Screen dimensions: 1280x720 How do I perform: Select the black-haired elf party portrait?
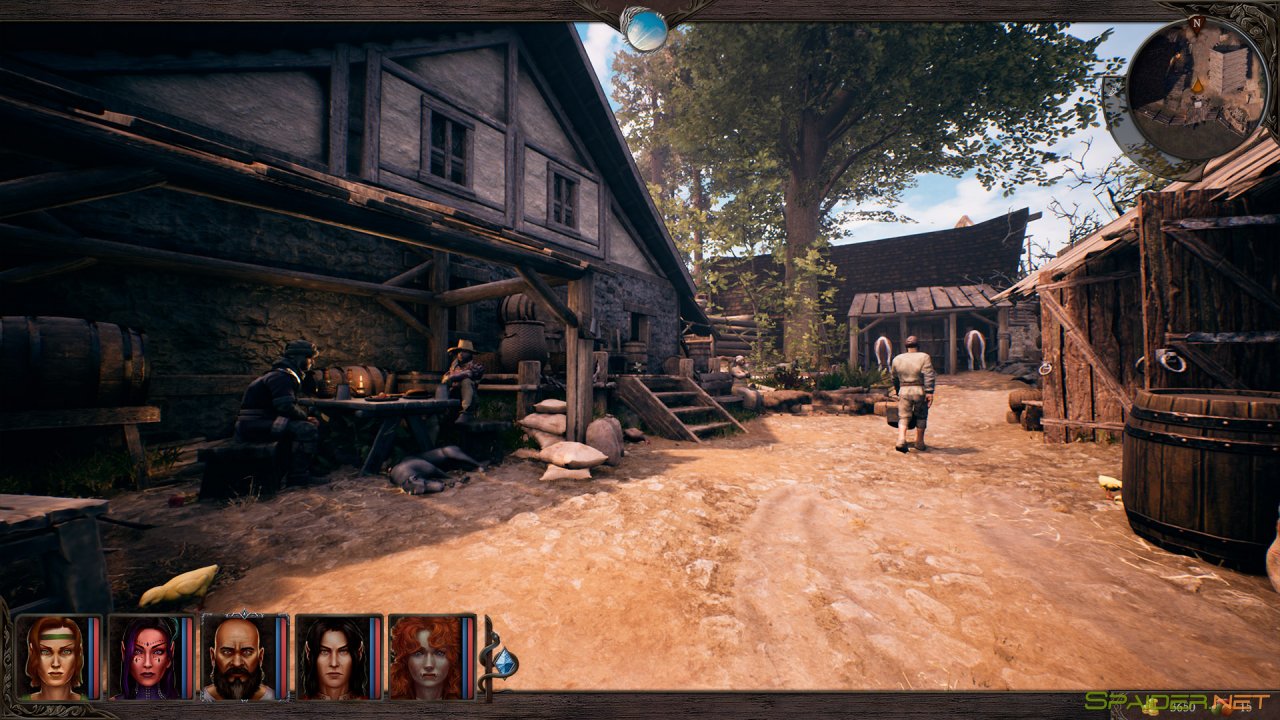tap(332, 657)
